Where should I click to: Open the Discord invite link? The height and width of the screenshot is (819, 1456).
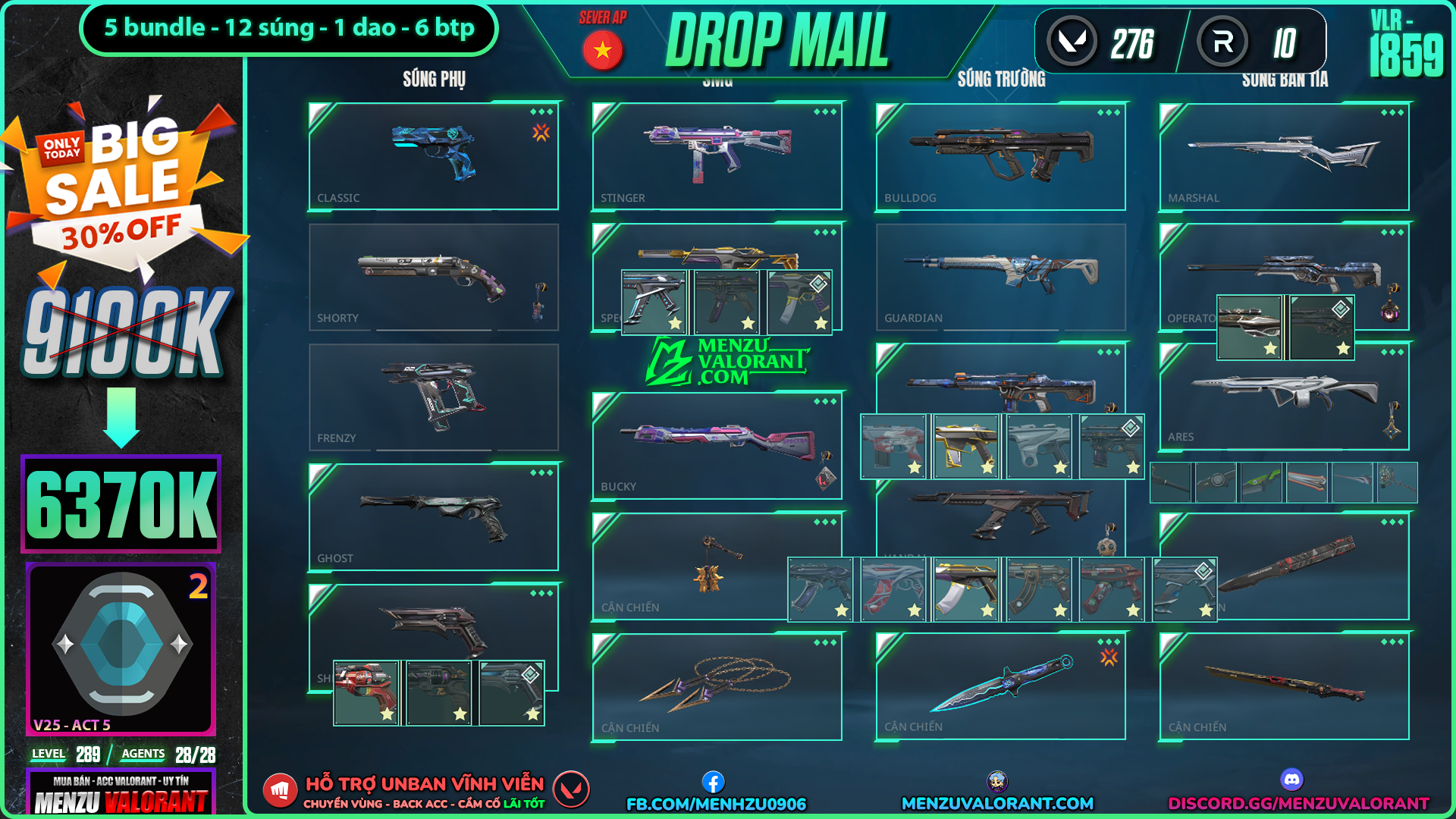point(1298,803)
